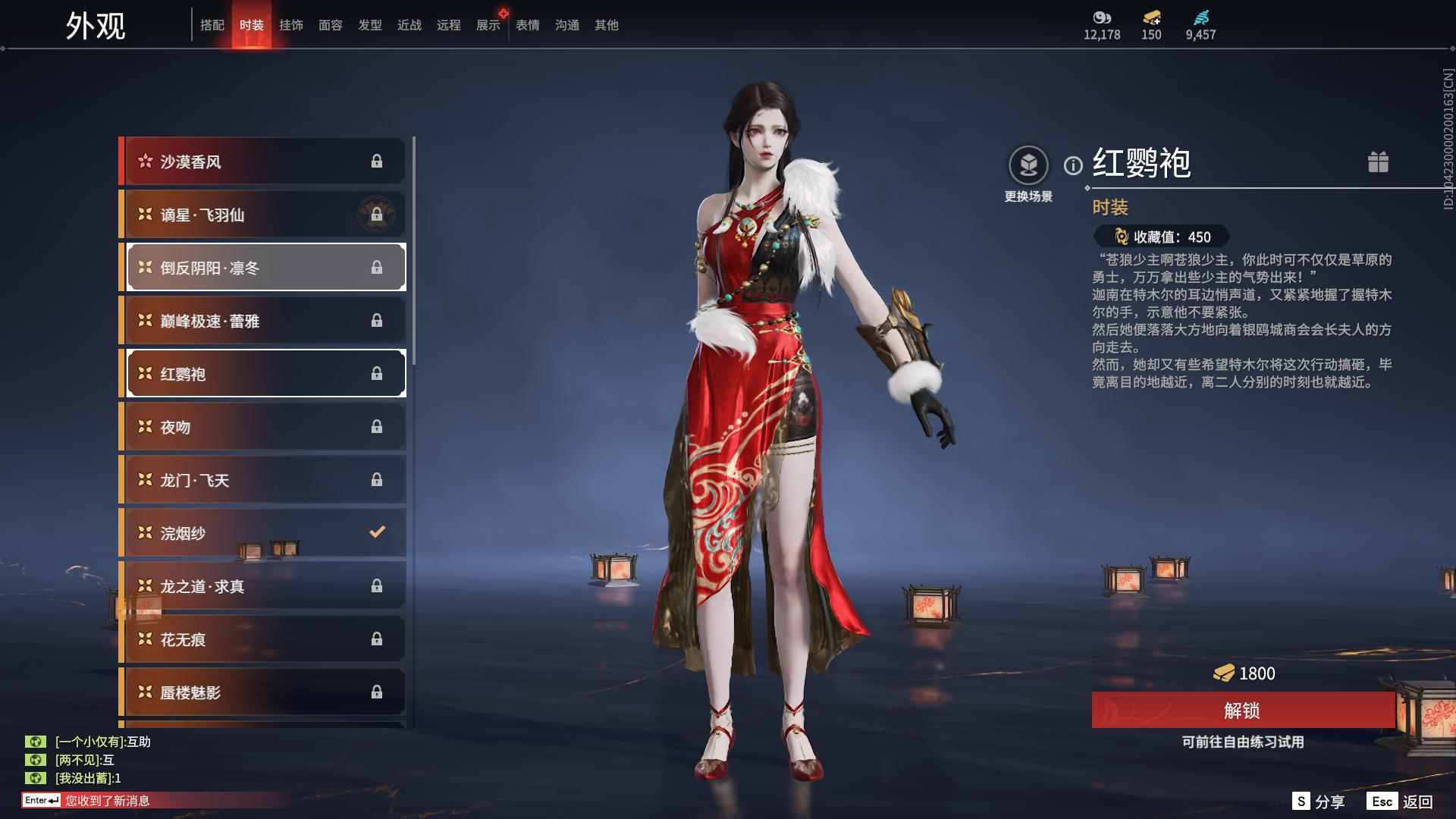Image resolution: width=1456 pixels, height=819 pixels.
Task: Select the 夜吻 outfit entry
Action: [262, 426]
